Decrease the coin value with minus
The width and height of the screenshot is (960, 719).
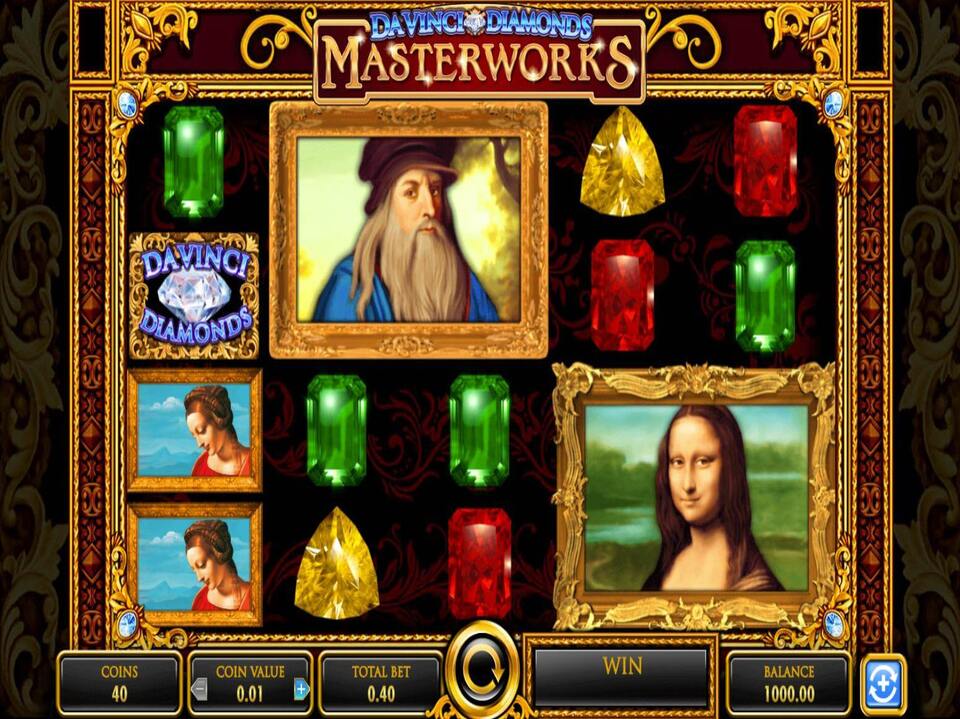[200, 688]
